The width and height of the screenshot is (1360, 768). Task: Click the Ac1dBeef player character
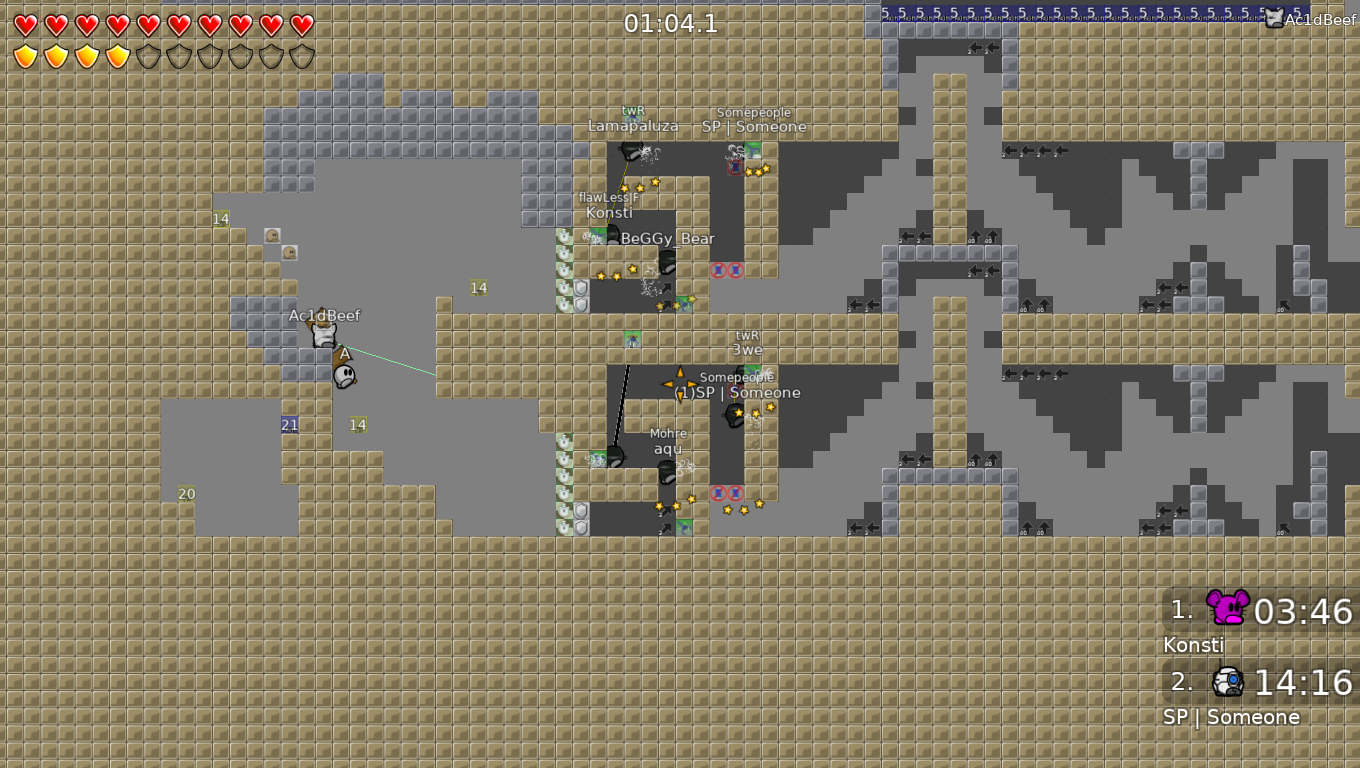(322, 332)
